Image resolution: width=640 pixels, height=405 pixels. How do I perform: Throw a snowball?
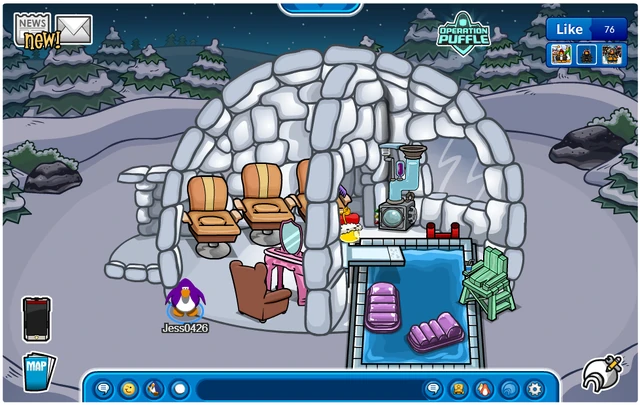click(180, 388)
